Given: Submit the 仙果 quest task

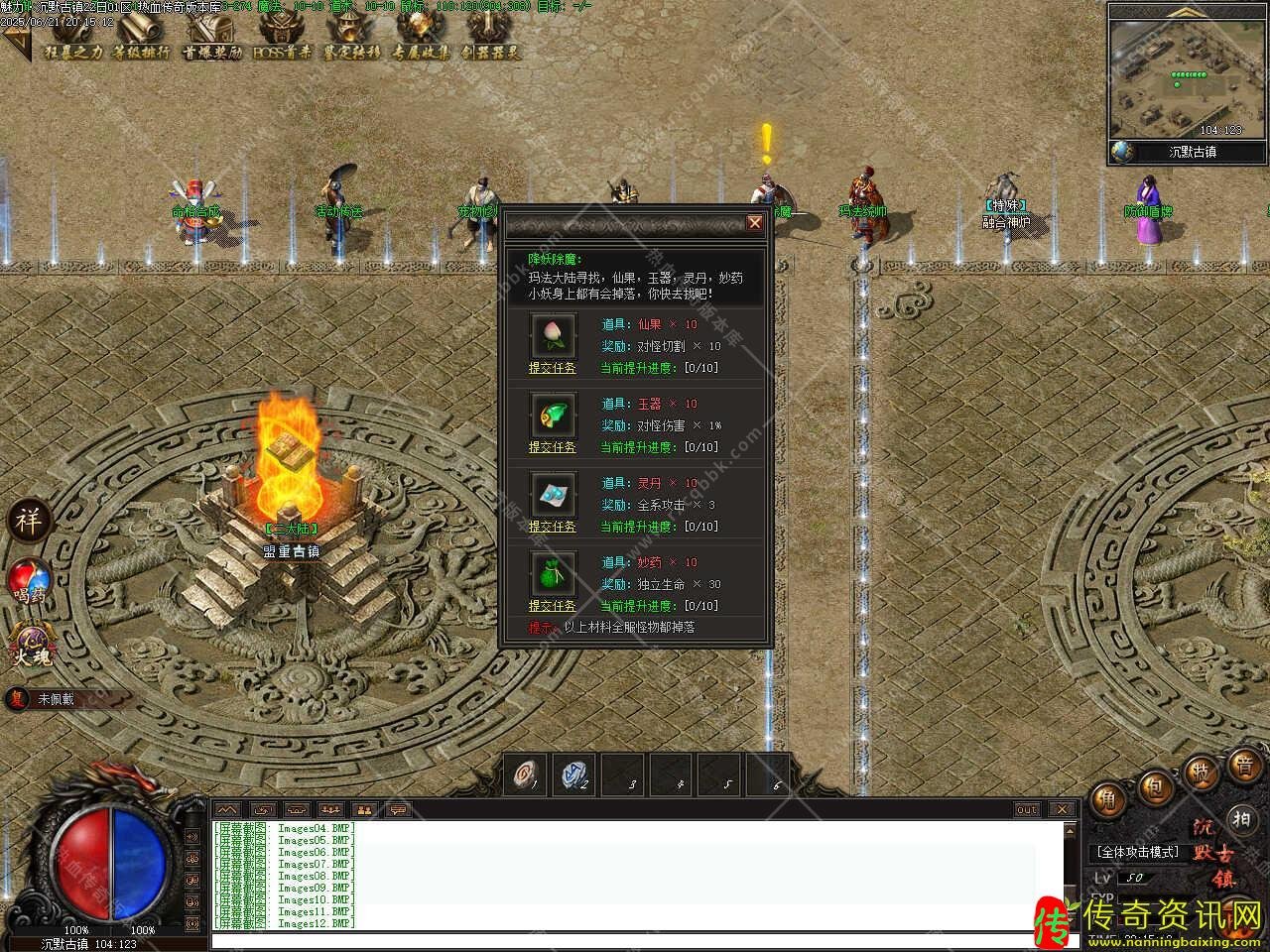Looking at the screenshot, I should pyautogui.click(x=552, y=368).
